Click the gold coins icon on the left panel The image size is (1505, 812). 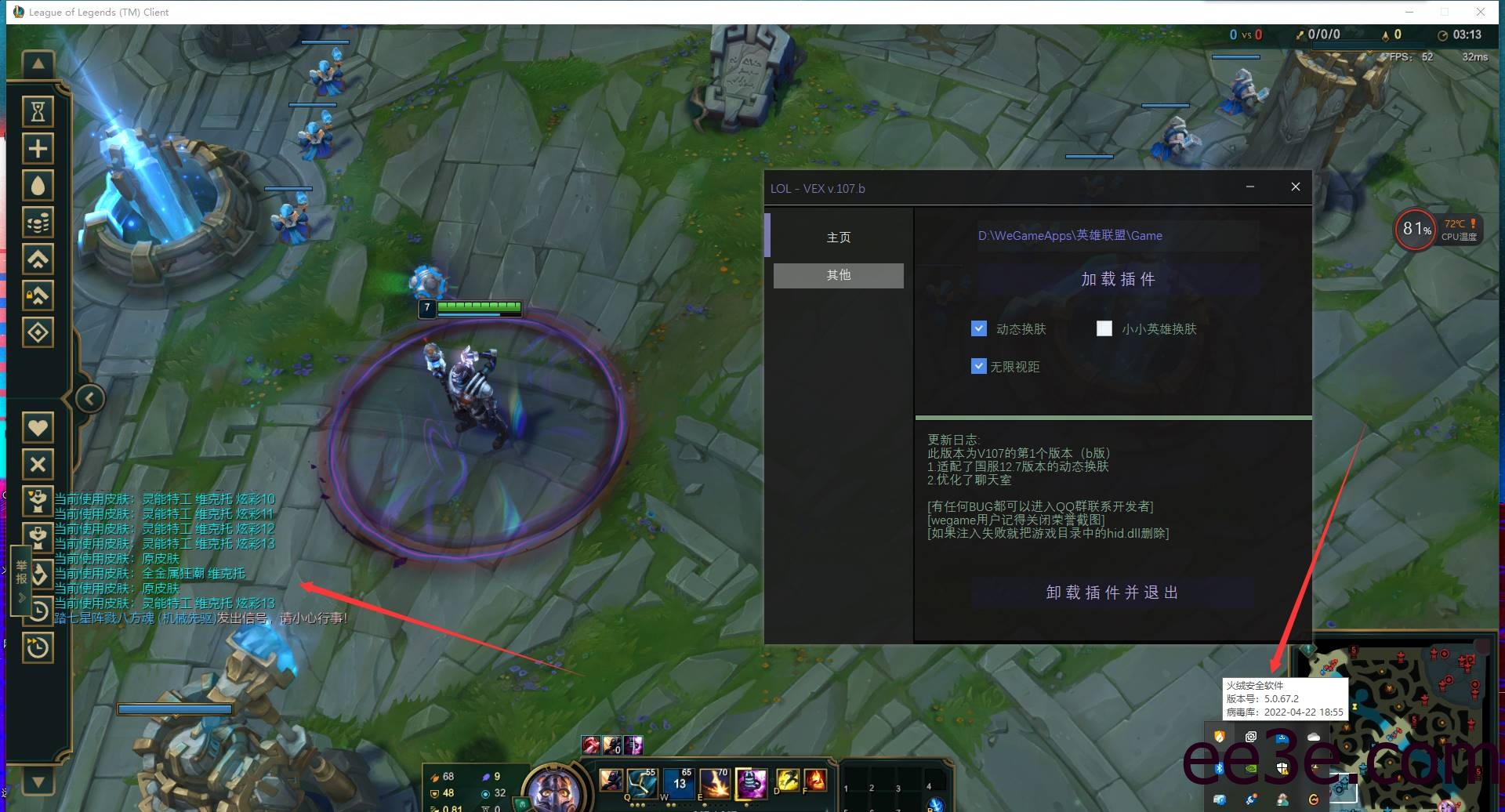[x=38, y=222]
